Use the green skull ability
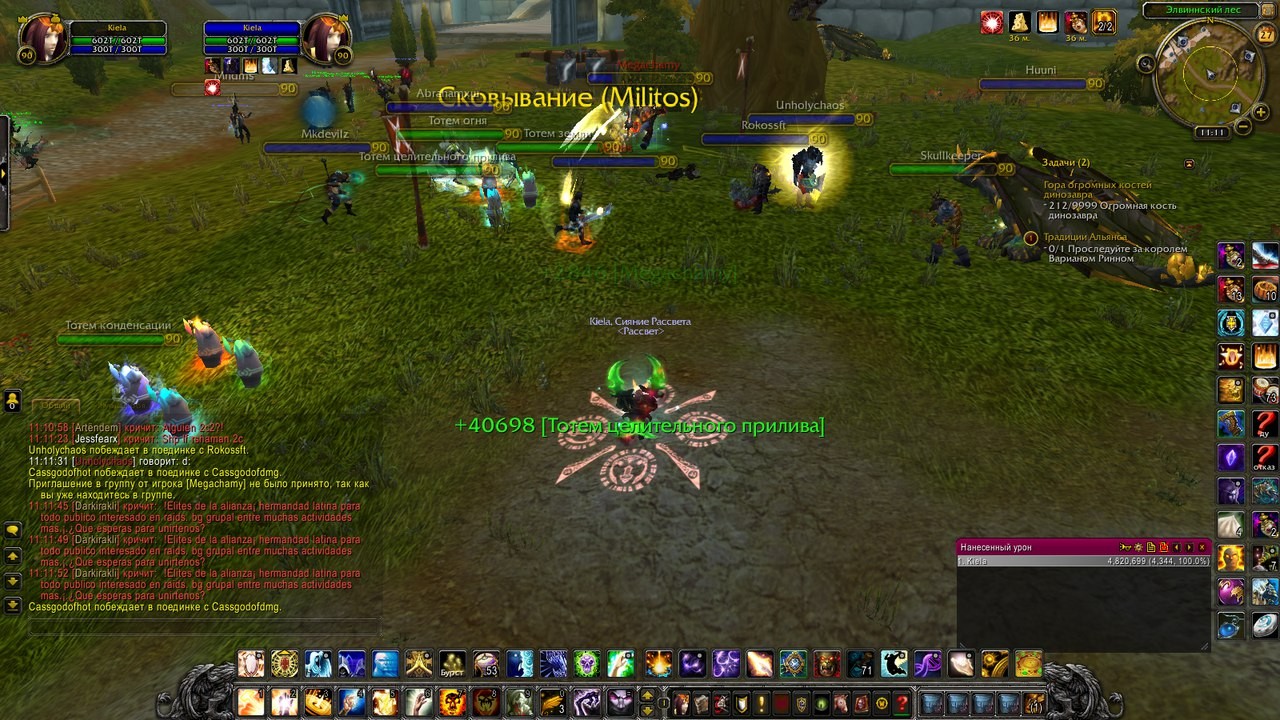1280x720 pixels. pyautogui.click(x=587, y=664)
